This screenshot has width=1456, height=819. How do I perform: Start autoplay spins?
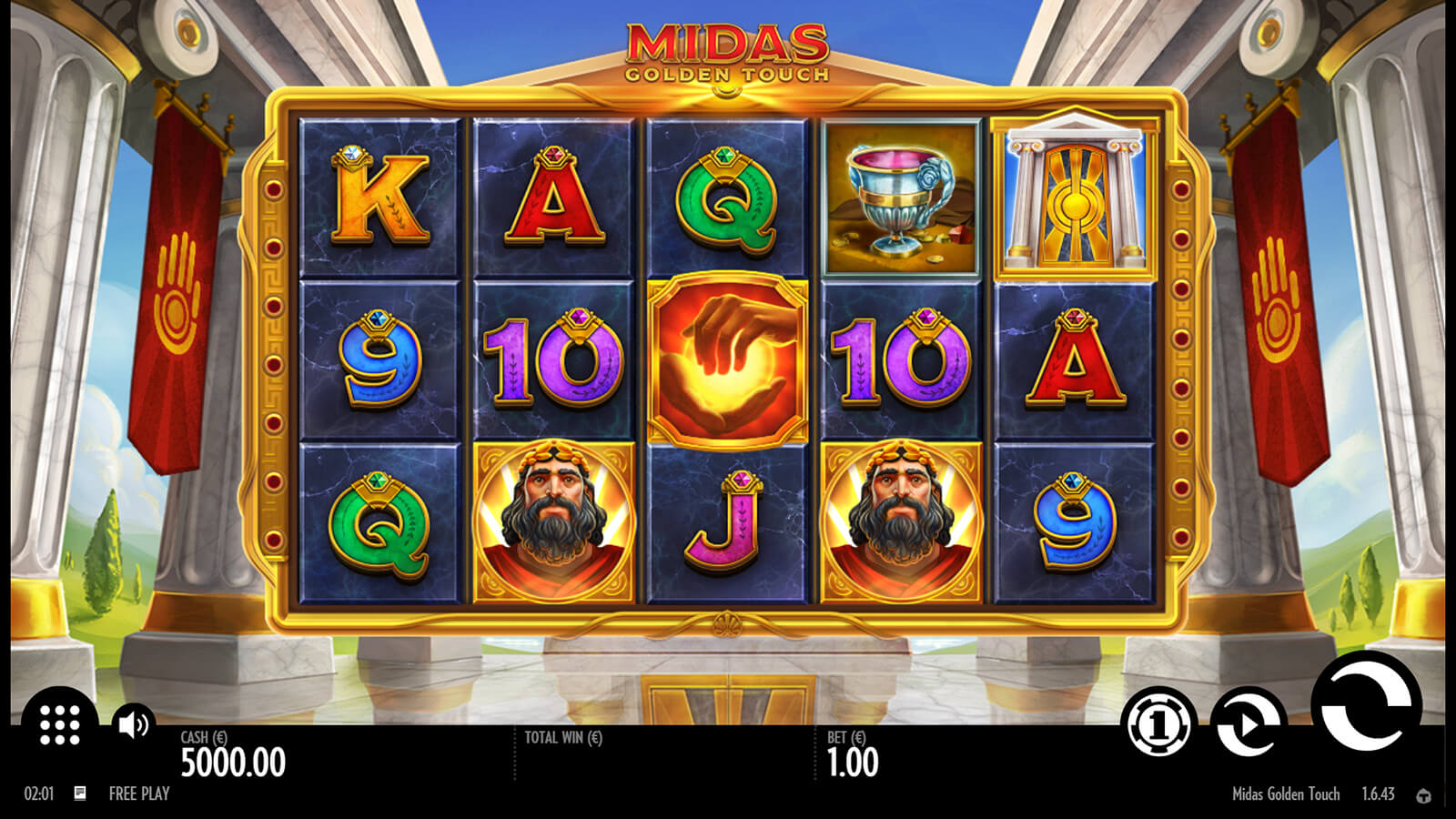click(x=1248, y=724)
